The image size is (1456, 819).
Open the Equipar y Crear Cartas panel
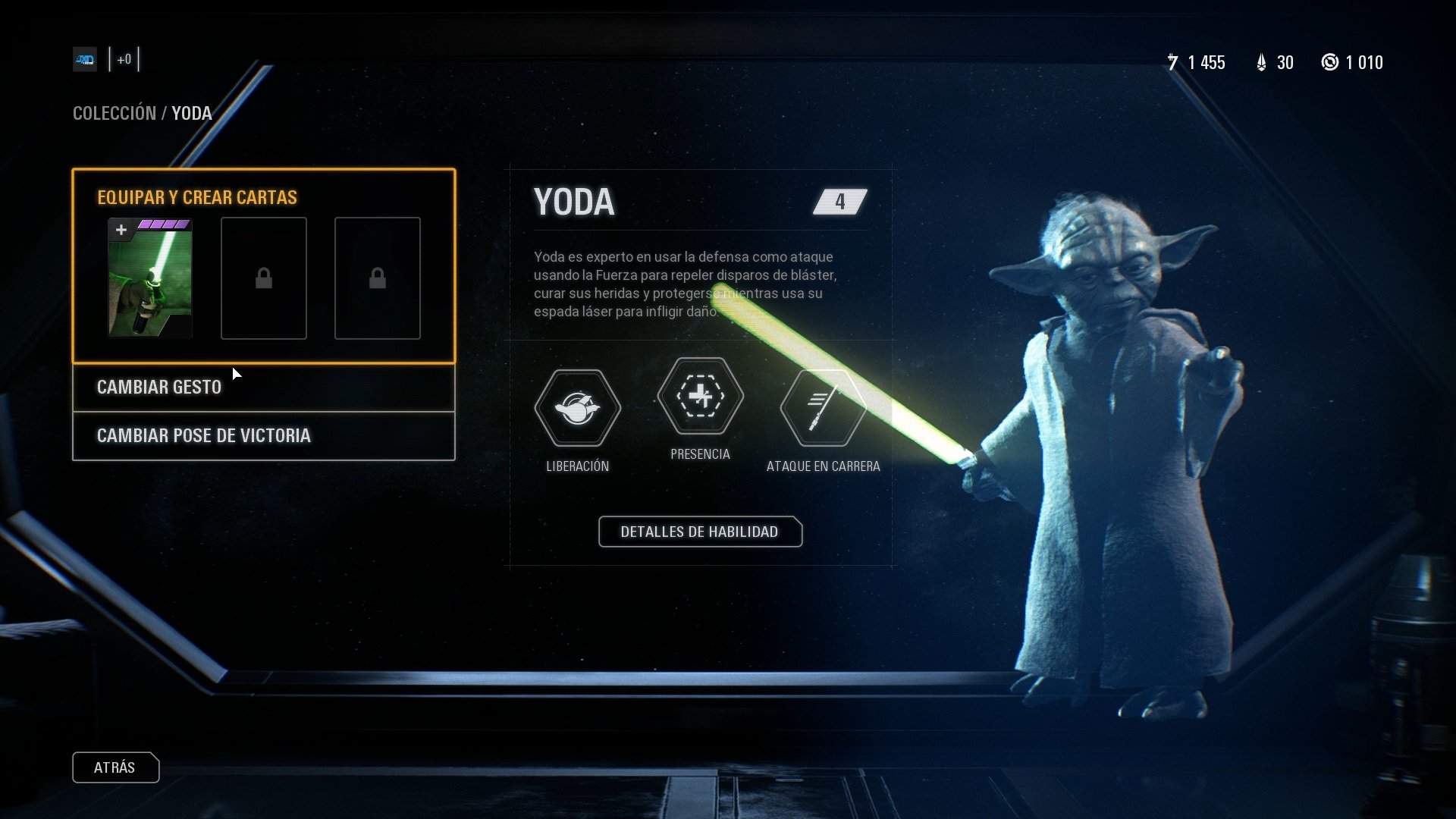tap(197, 197)
